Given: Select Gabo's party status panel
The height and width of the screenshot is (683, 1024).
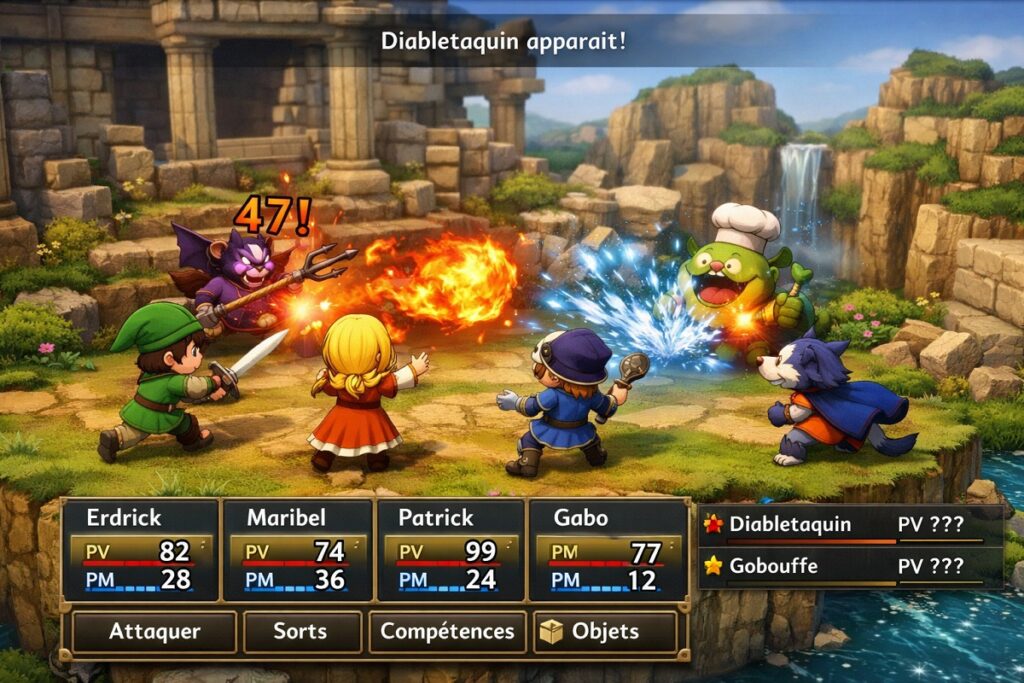Looking at the screenshot, I should coord(606,550).
